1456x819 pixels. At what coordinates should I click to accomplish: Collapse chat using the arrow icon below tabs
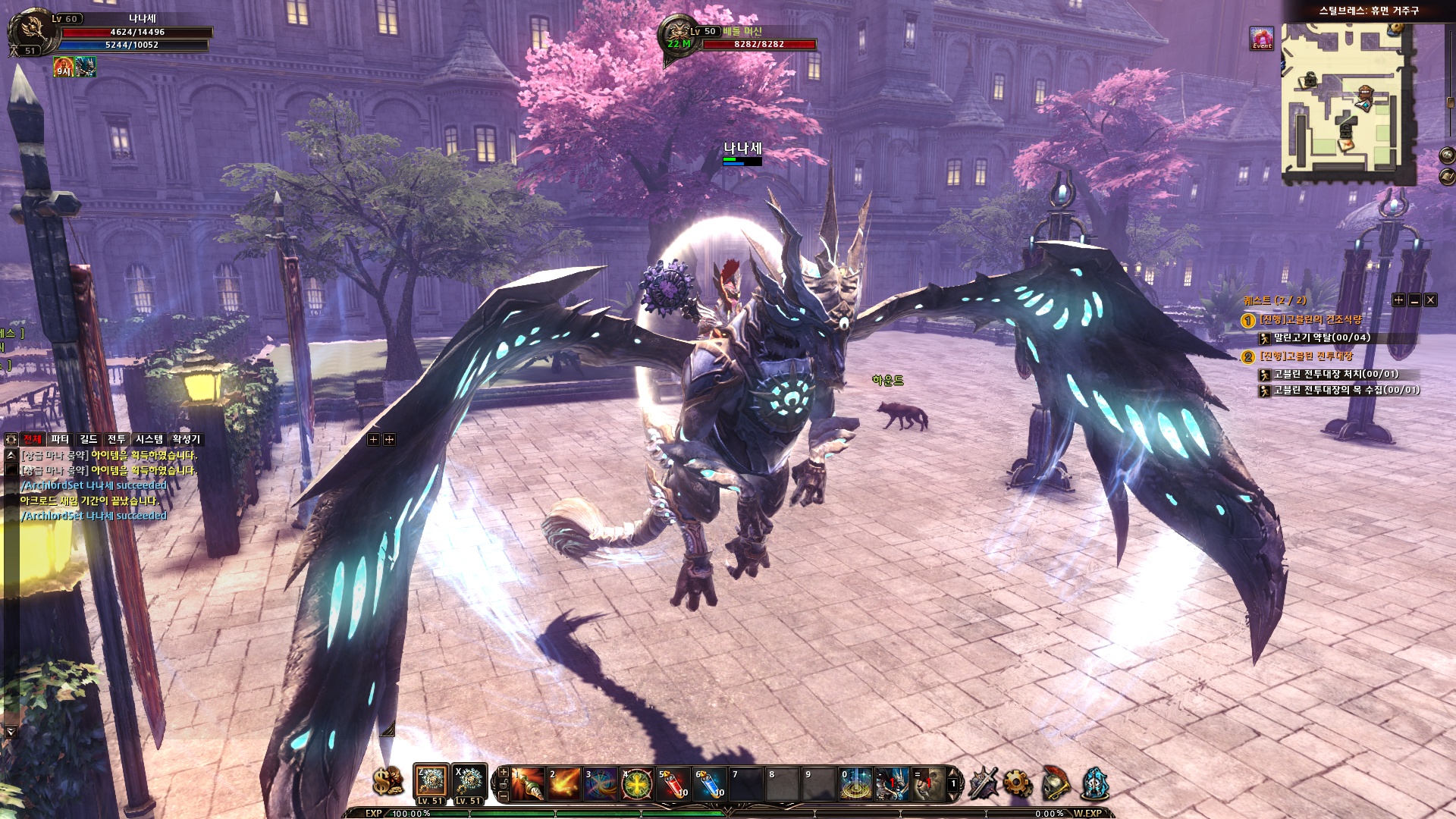(x=11, y=457)
